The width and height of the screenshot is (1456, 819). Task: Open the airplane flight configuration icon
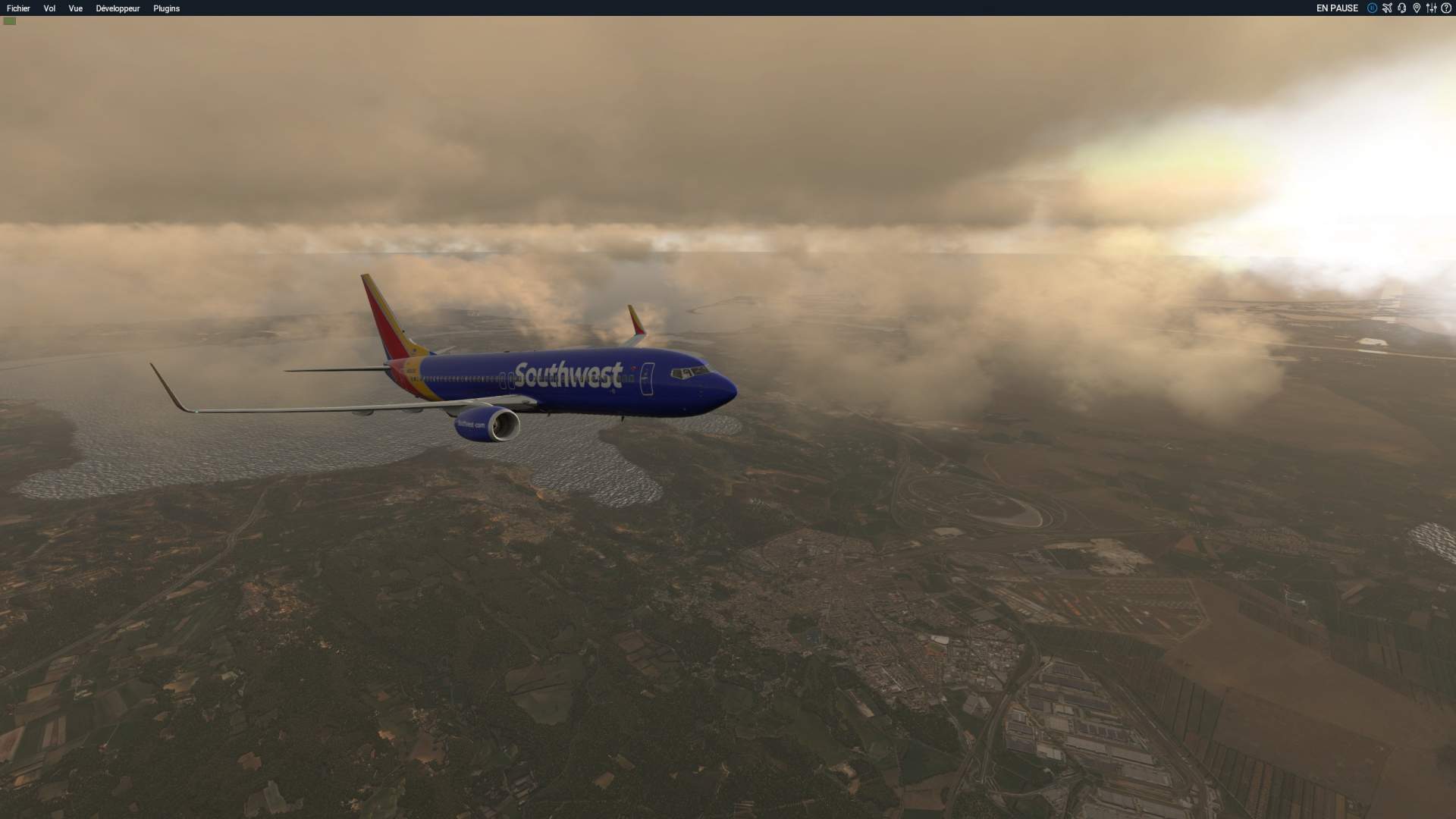click(1387, 8)
